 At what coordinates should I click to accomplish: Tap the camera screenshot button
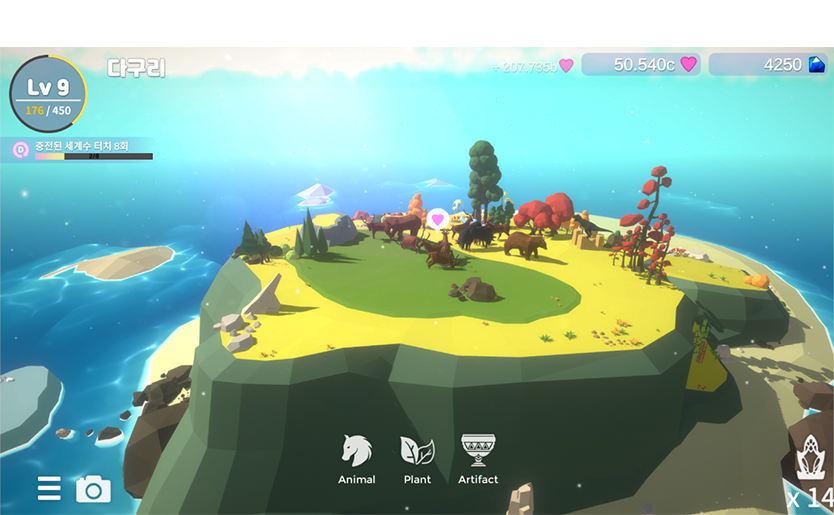tap(93, 489)
